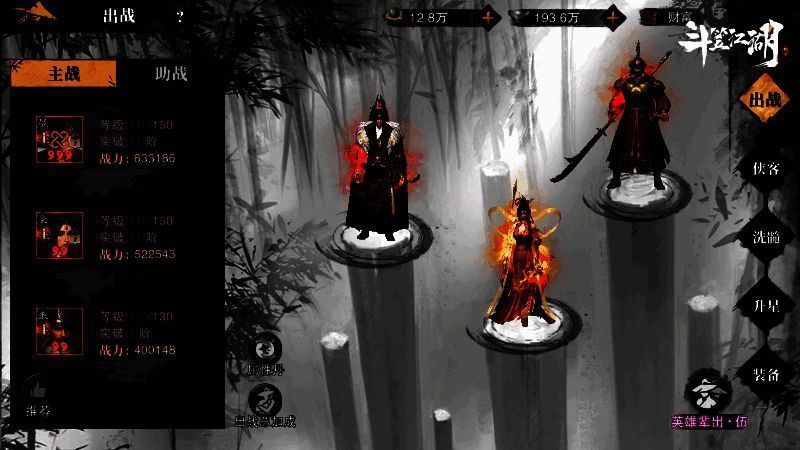The width and height of the screenshot is (800, 450).
Task: Open the 装备 equipment menu
Action: coord(765,374)
